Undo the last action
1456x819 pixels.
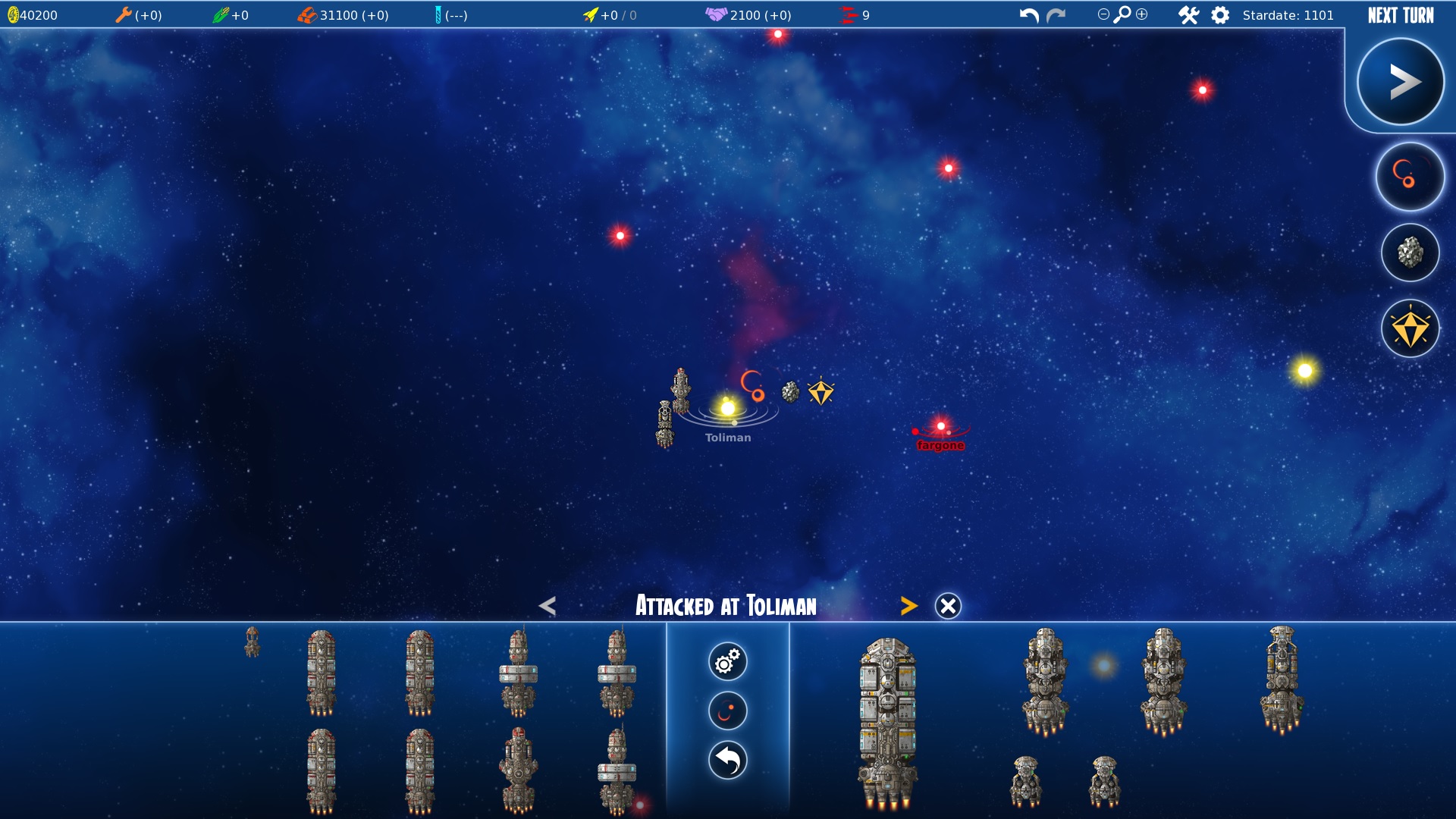pyautogui.click(x=1029, y=15)
